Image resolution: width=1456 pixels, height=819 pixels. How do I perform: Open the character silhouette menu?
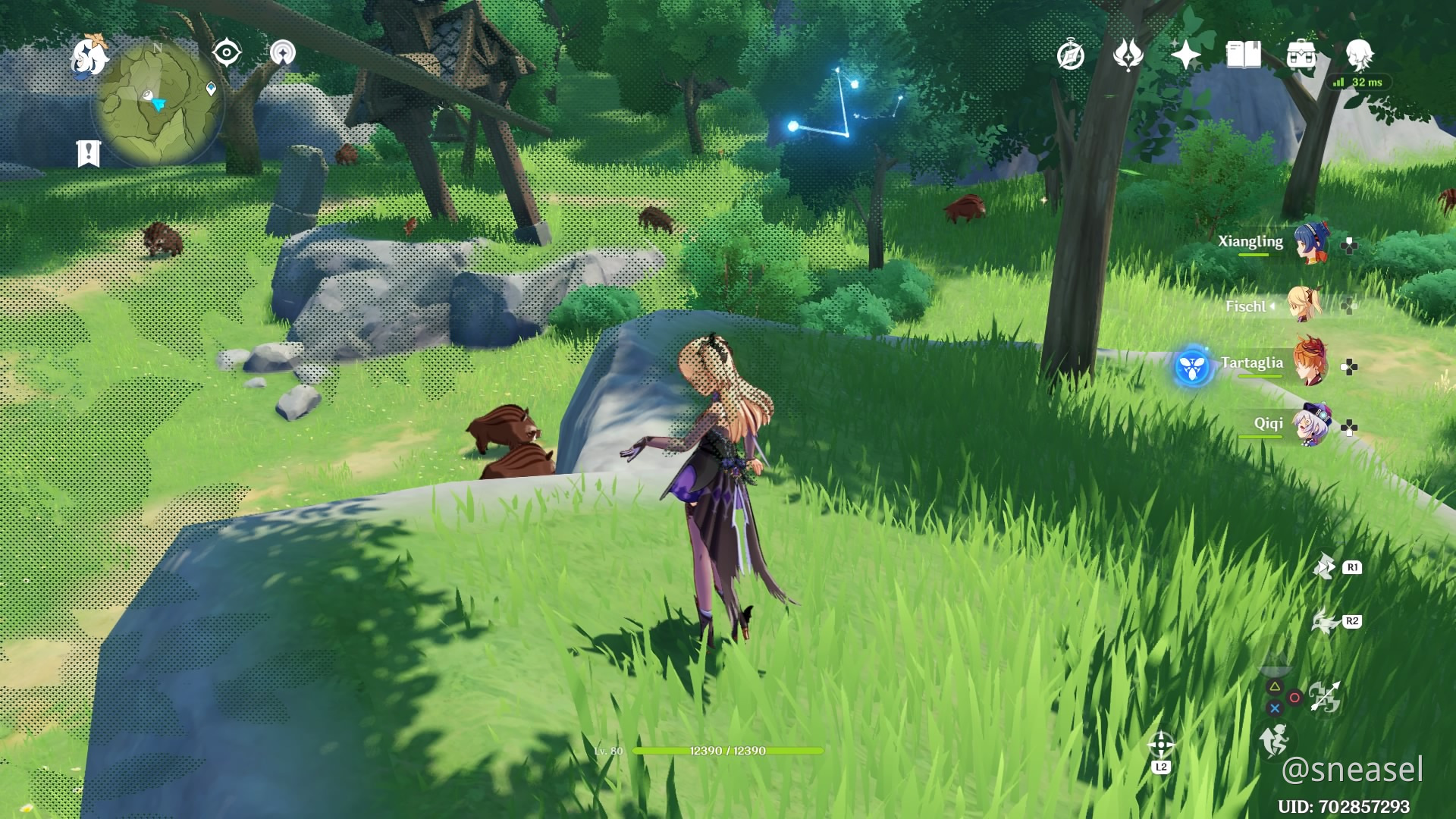click(1359, 55)
